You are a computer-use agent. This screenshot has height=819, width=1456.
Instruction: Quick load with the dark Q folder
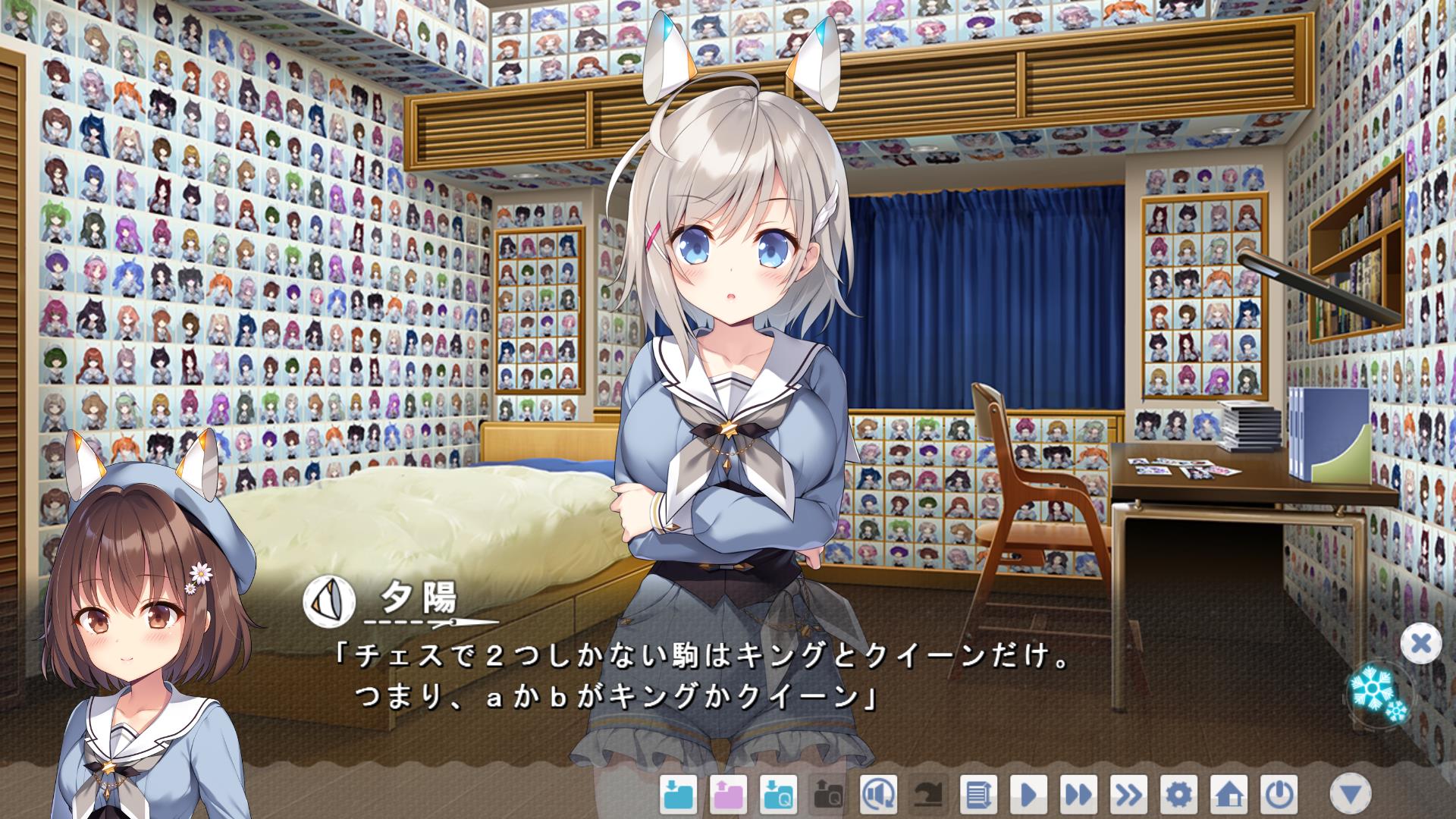828,795
